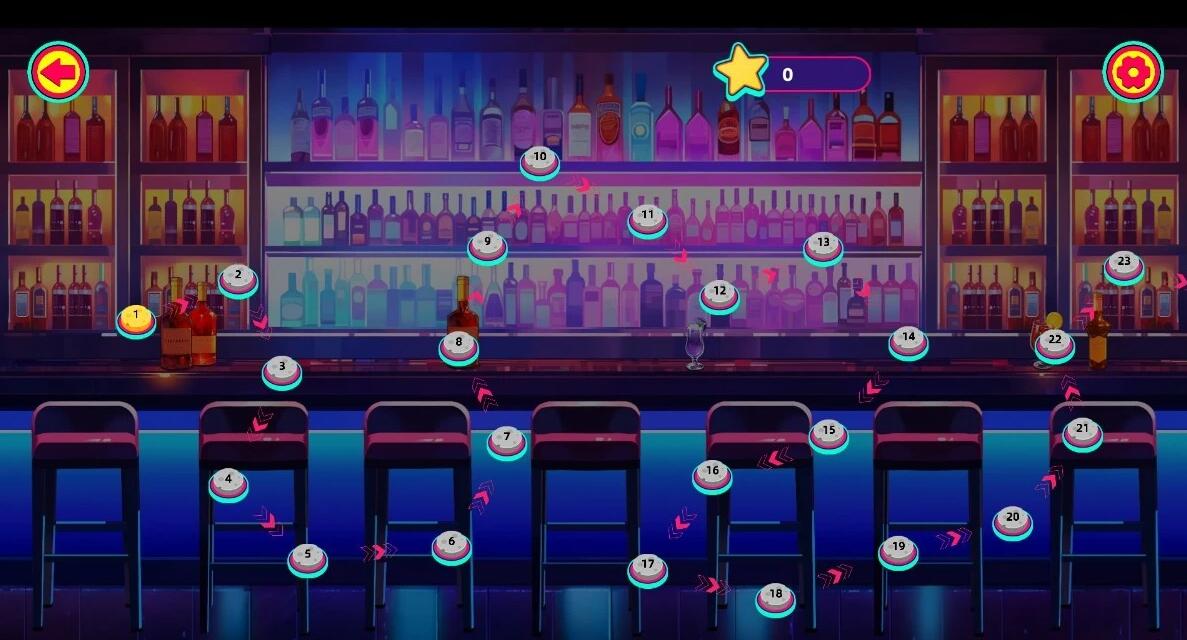Viewport: 1187px width, 640px height.
Task: Choose level 12 node
Action: 720,295
